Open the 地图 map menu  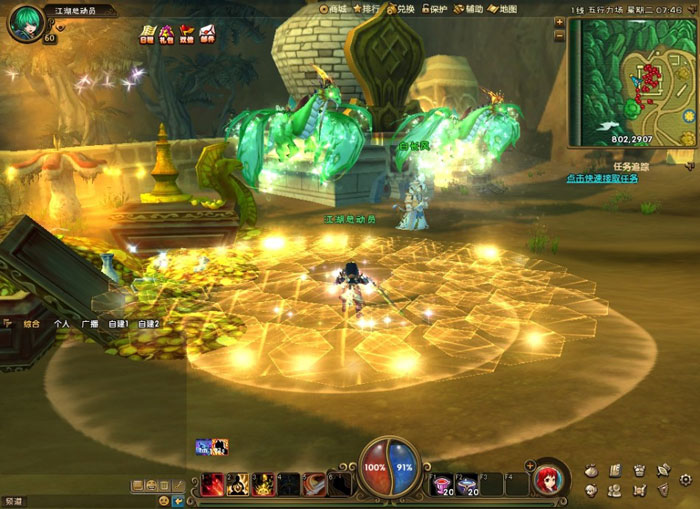pyautogui.click(x=503, y=9)
